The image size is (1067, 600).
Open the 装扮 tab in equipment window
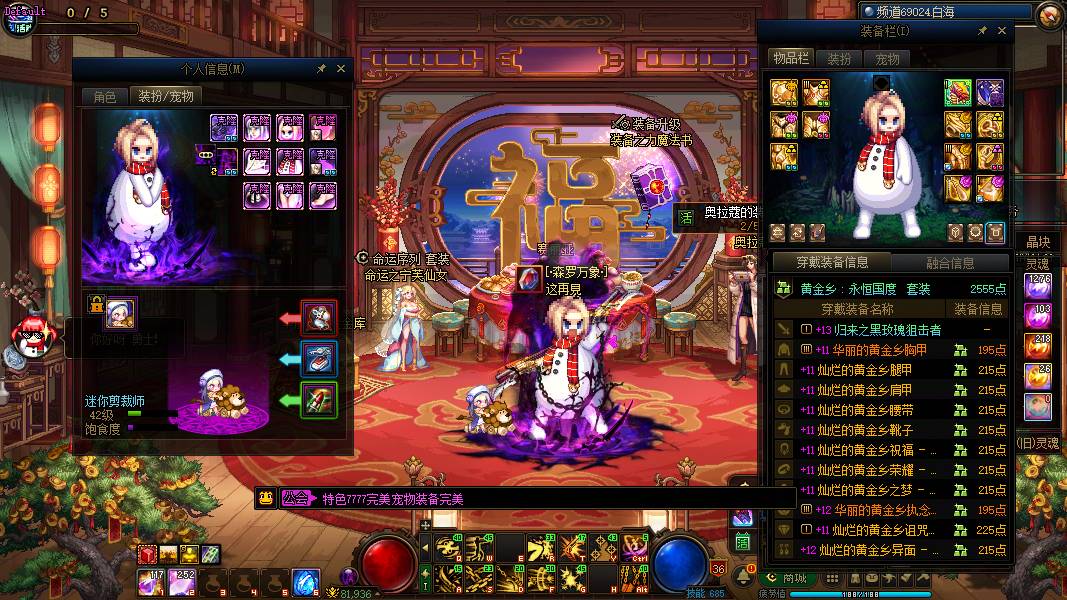839,59
